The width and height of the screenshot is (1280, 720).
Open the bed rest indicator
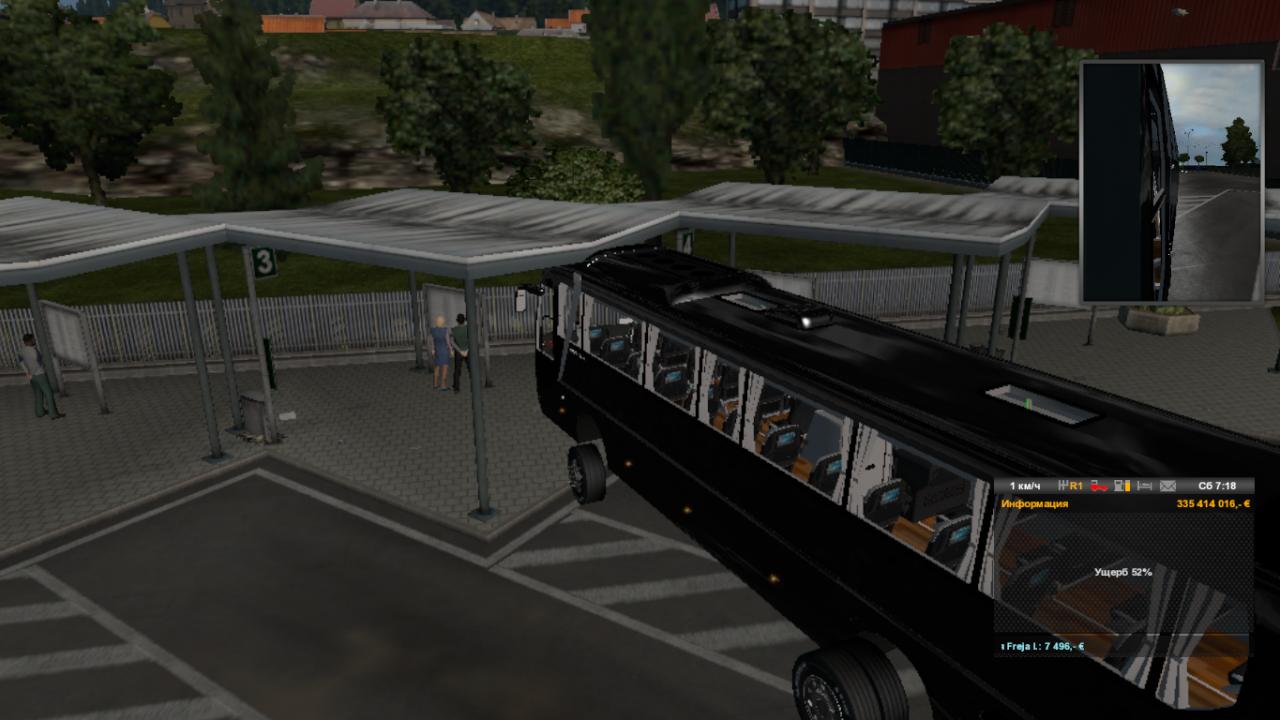tap(1143, 486)
